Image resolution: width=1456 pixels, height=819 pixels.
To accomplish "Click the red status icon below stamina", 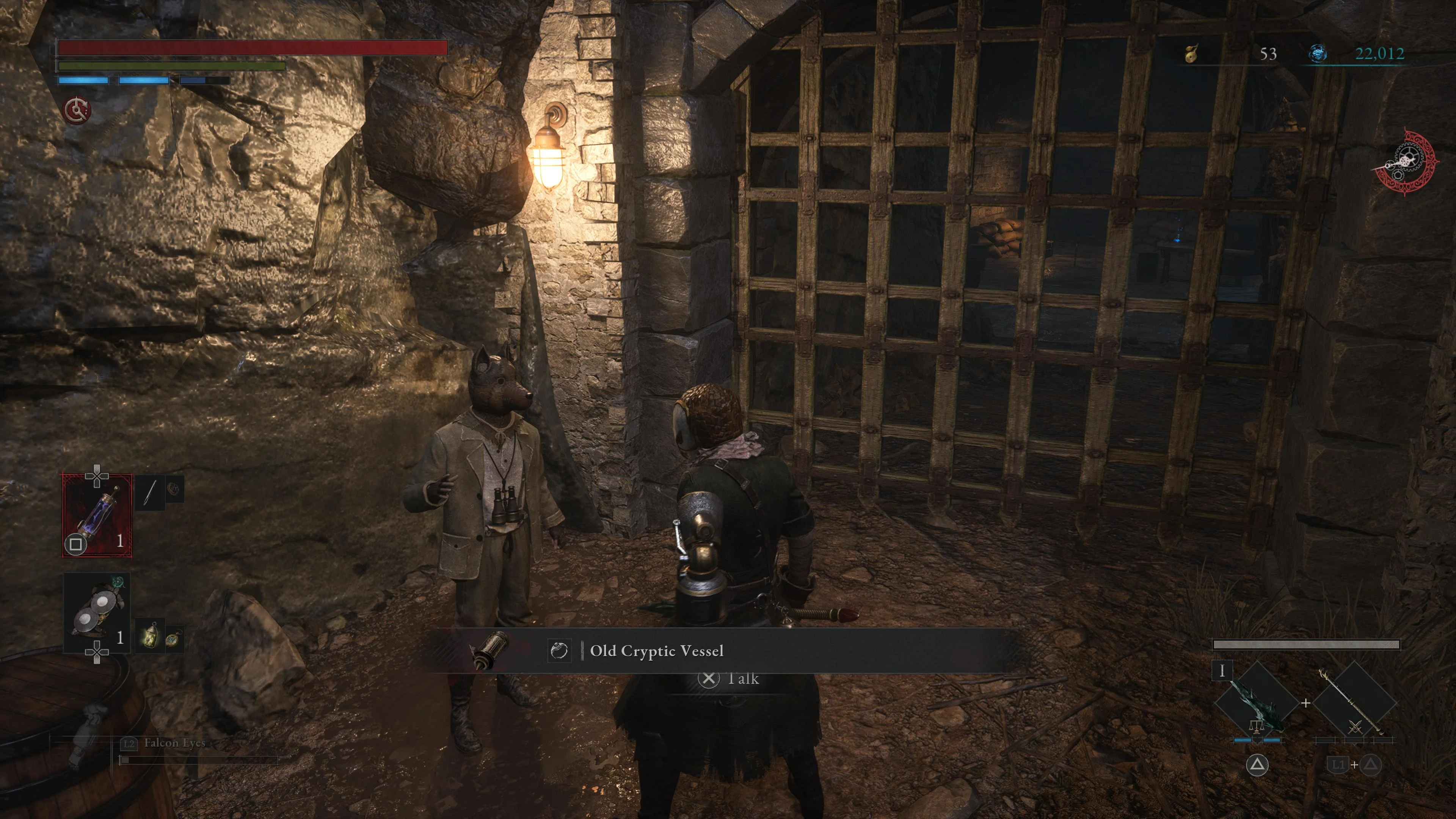I will coord(77,110).
